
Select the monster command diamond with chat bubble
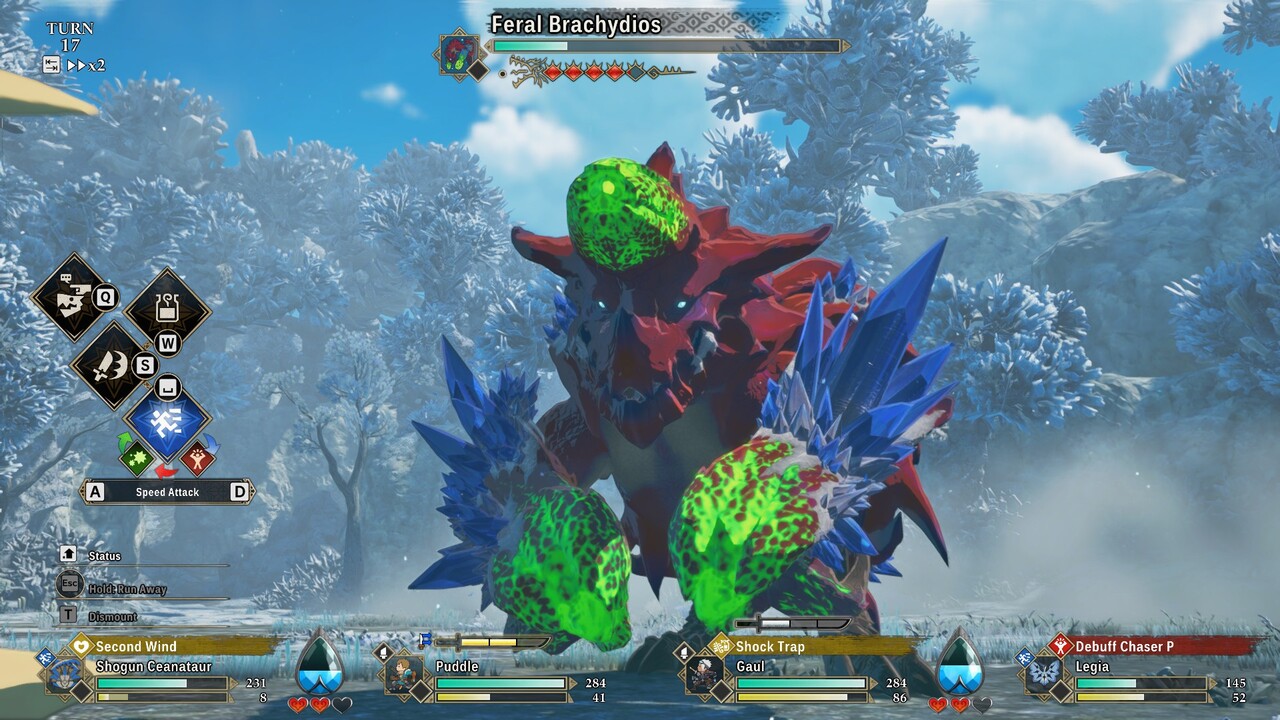tap(69, 297)
